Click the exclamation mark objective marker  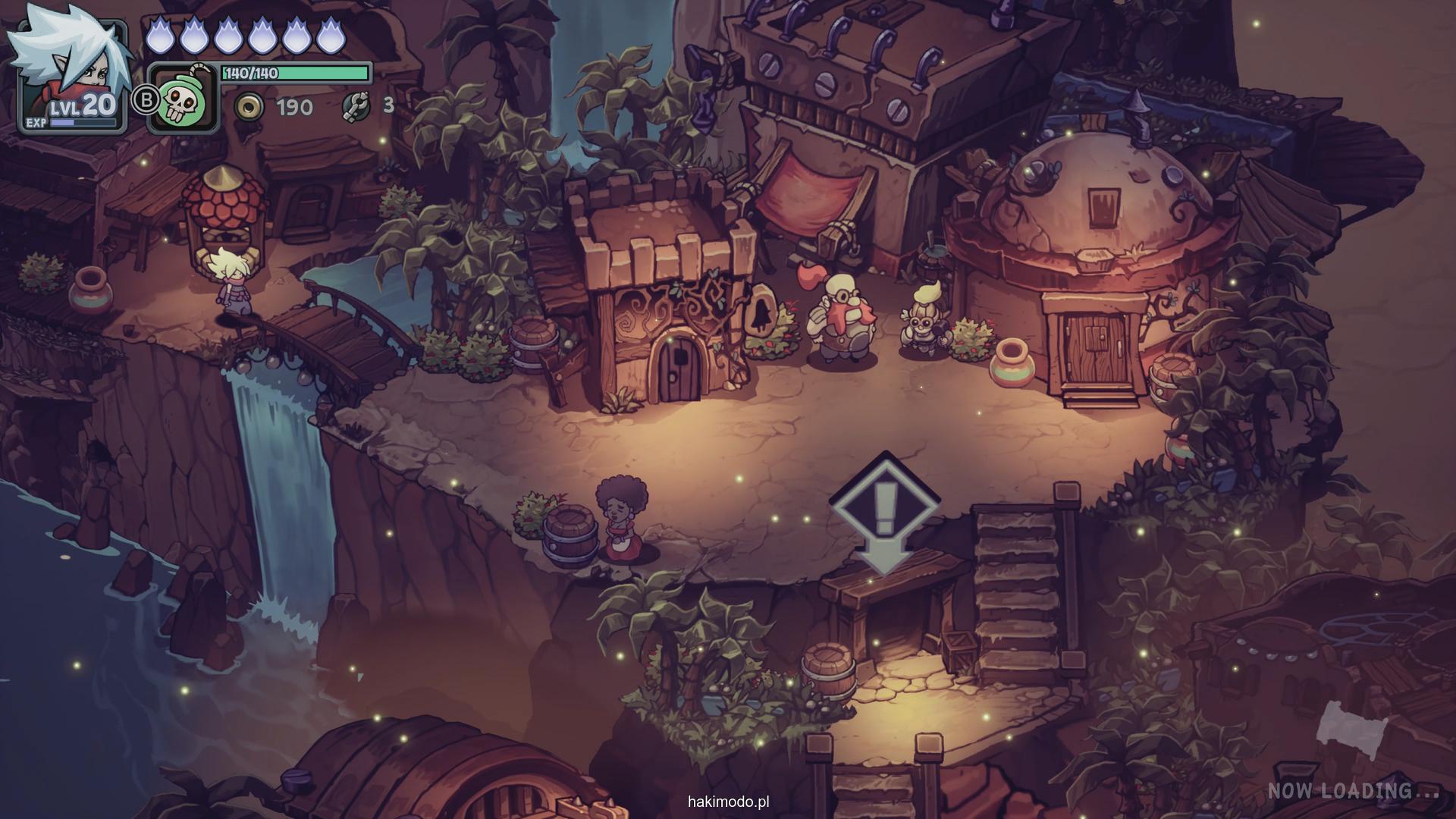885,506
